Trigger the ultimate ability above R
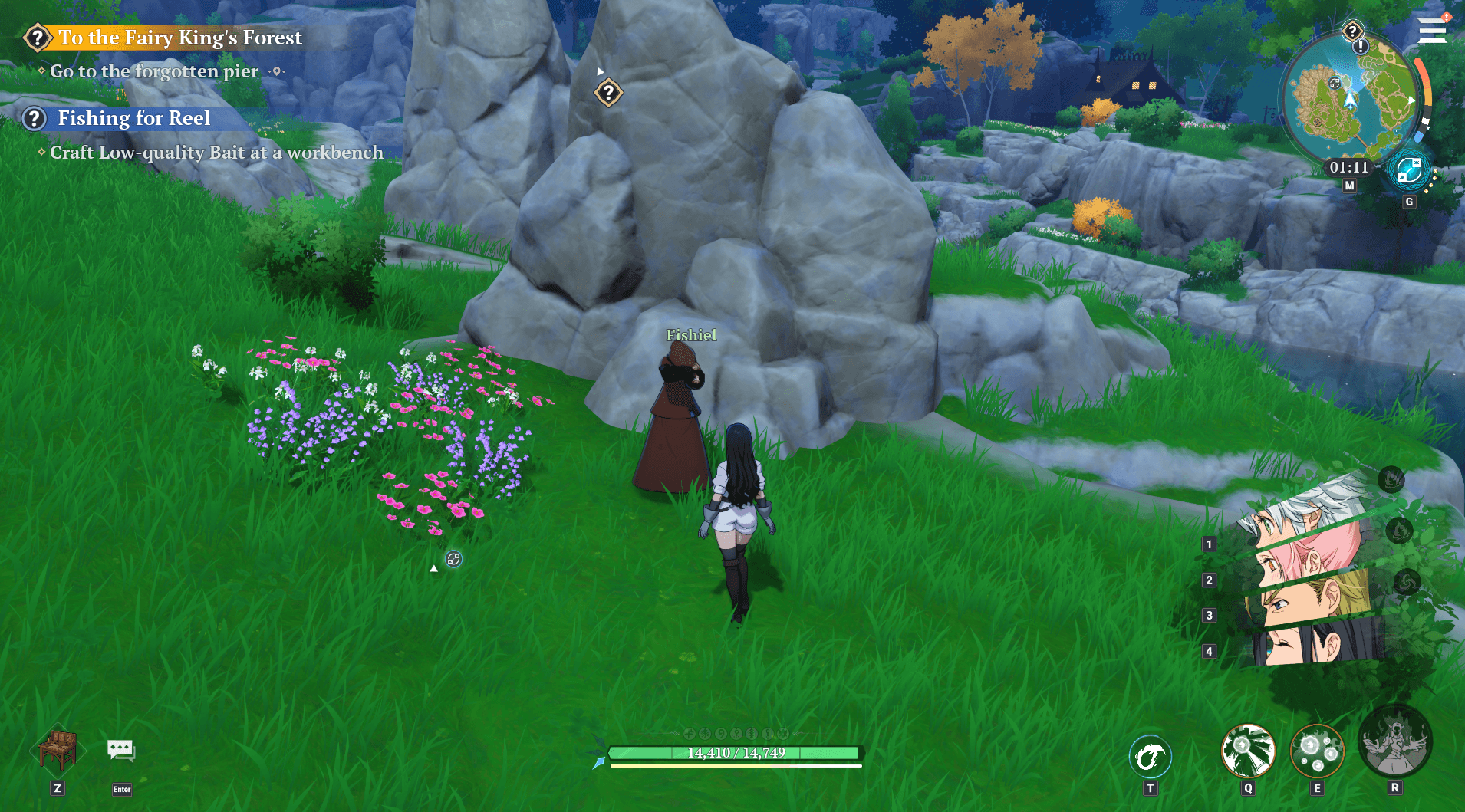The image size is (1465, 812). 1394,742
